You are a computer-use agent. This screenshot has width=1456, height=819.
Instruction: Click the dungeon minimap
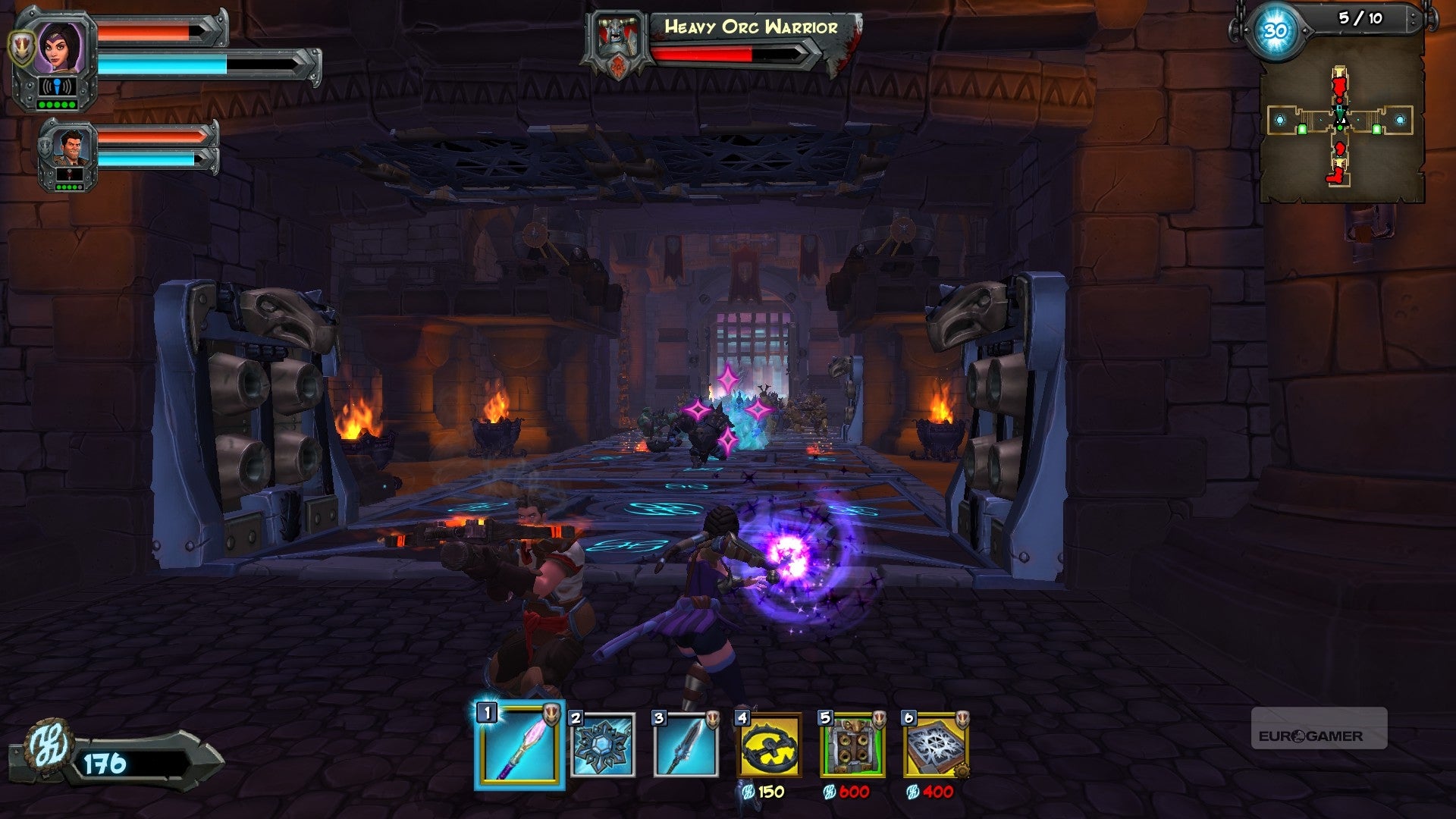[1340, 125]
